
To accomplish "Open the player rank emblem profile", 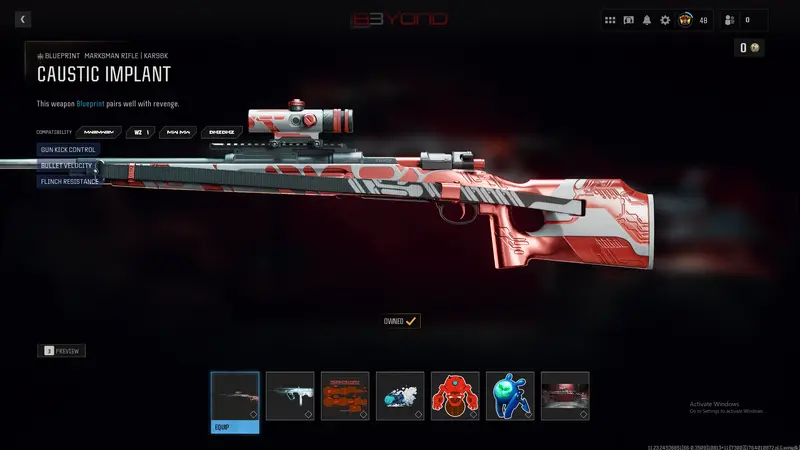I will click(x=685, y=20).
